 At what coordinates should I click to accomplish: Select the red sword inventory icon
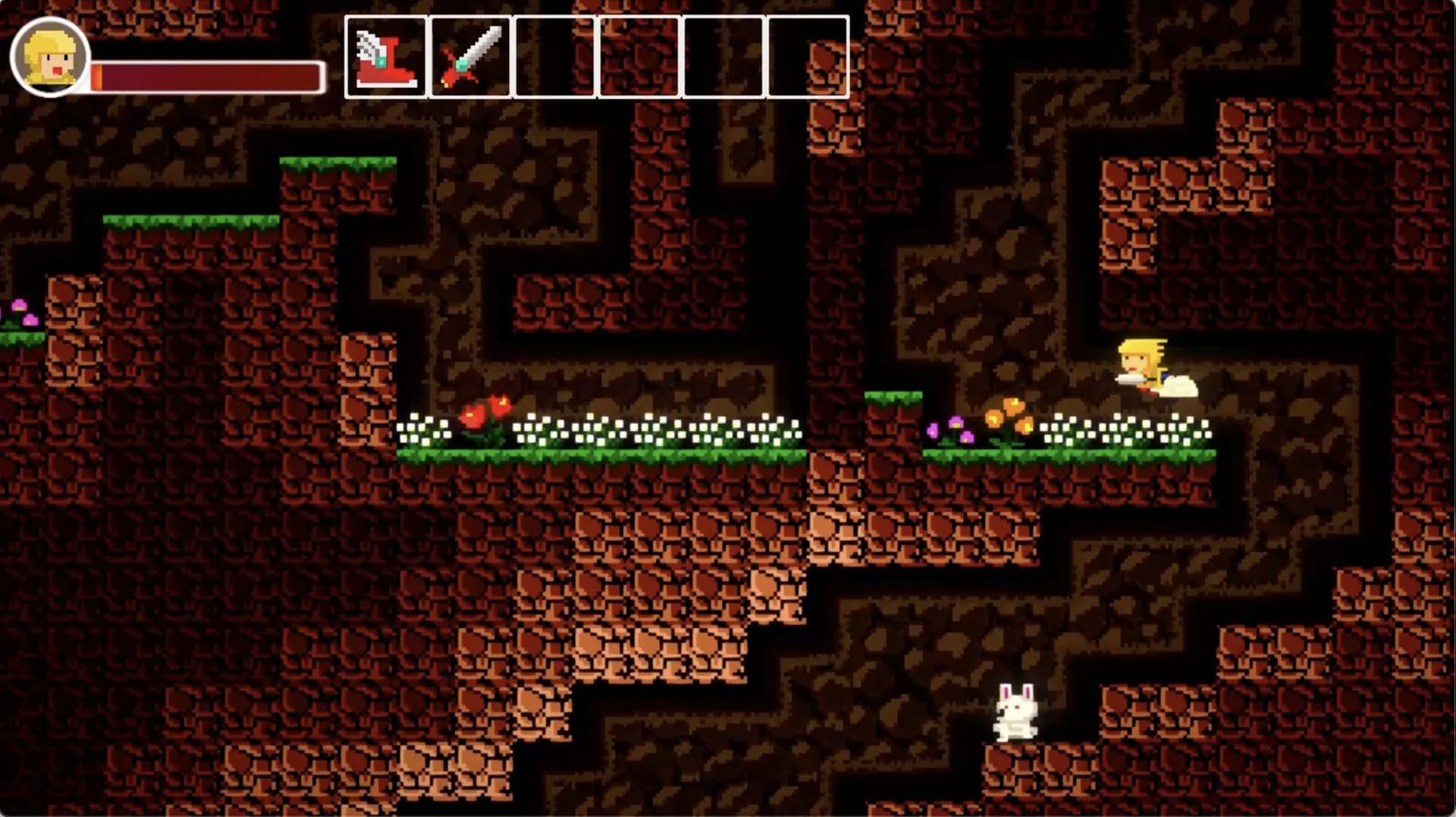click(470, 55)
